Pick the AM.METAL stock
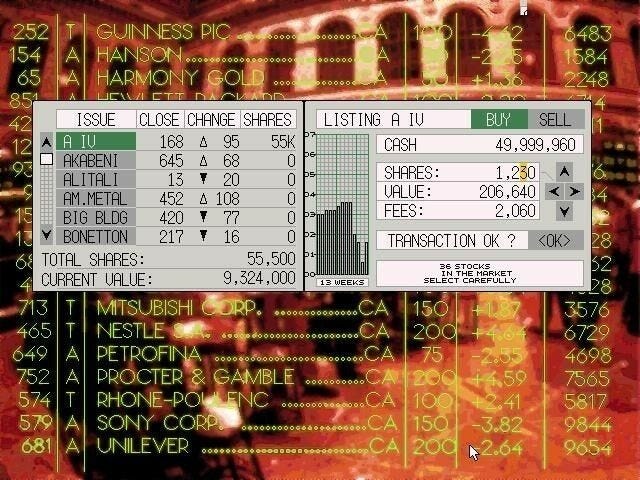The width and height of the screenshot is (640, 480). coord(95,199)
